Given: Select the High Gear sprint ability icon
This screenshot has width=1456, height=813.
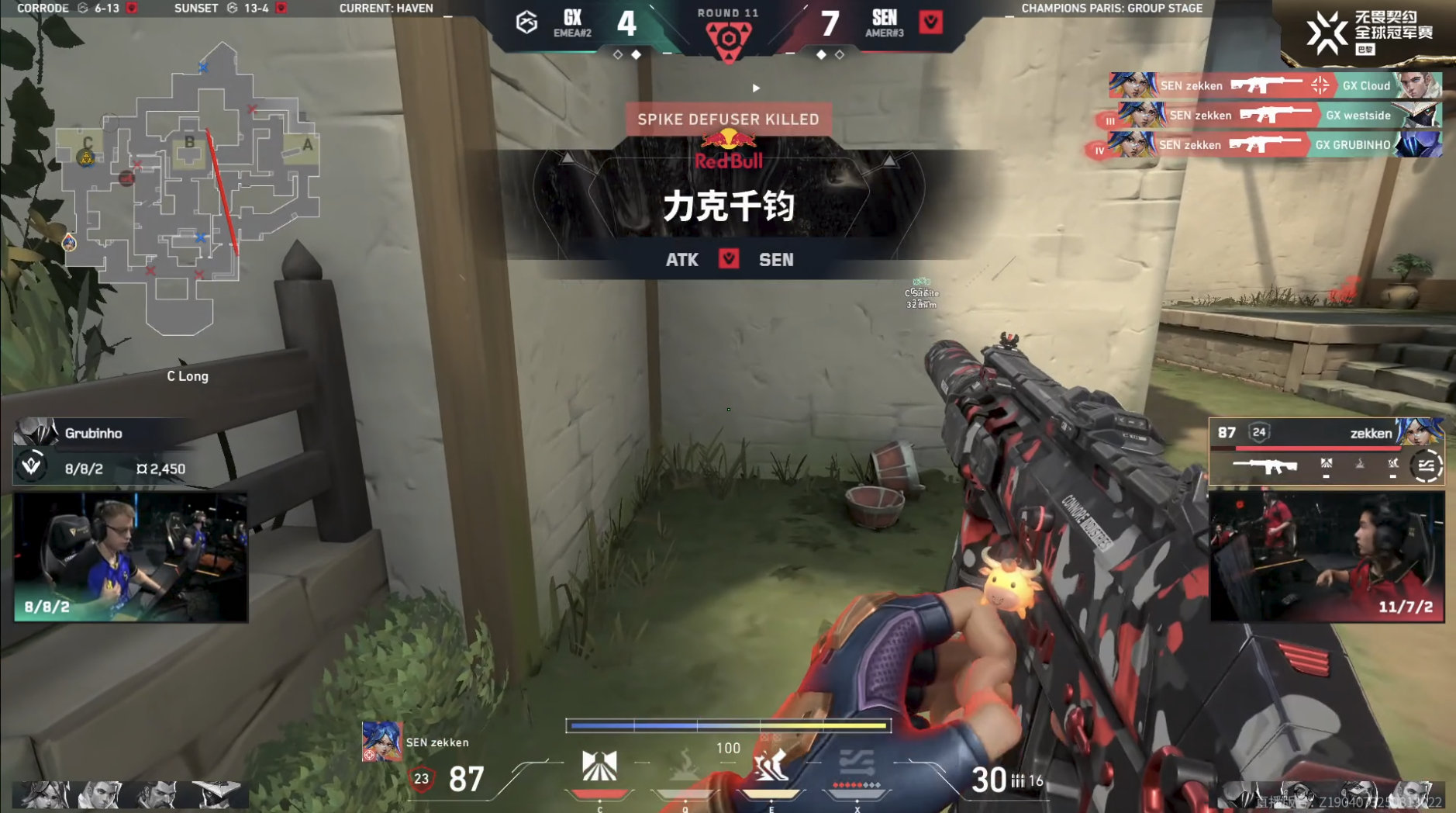Looking at the screenshot, I should coord(771,764).
